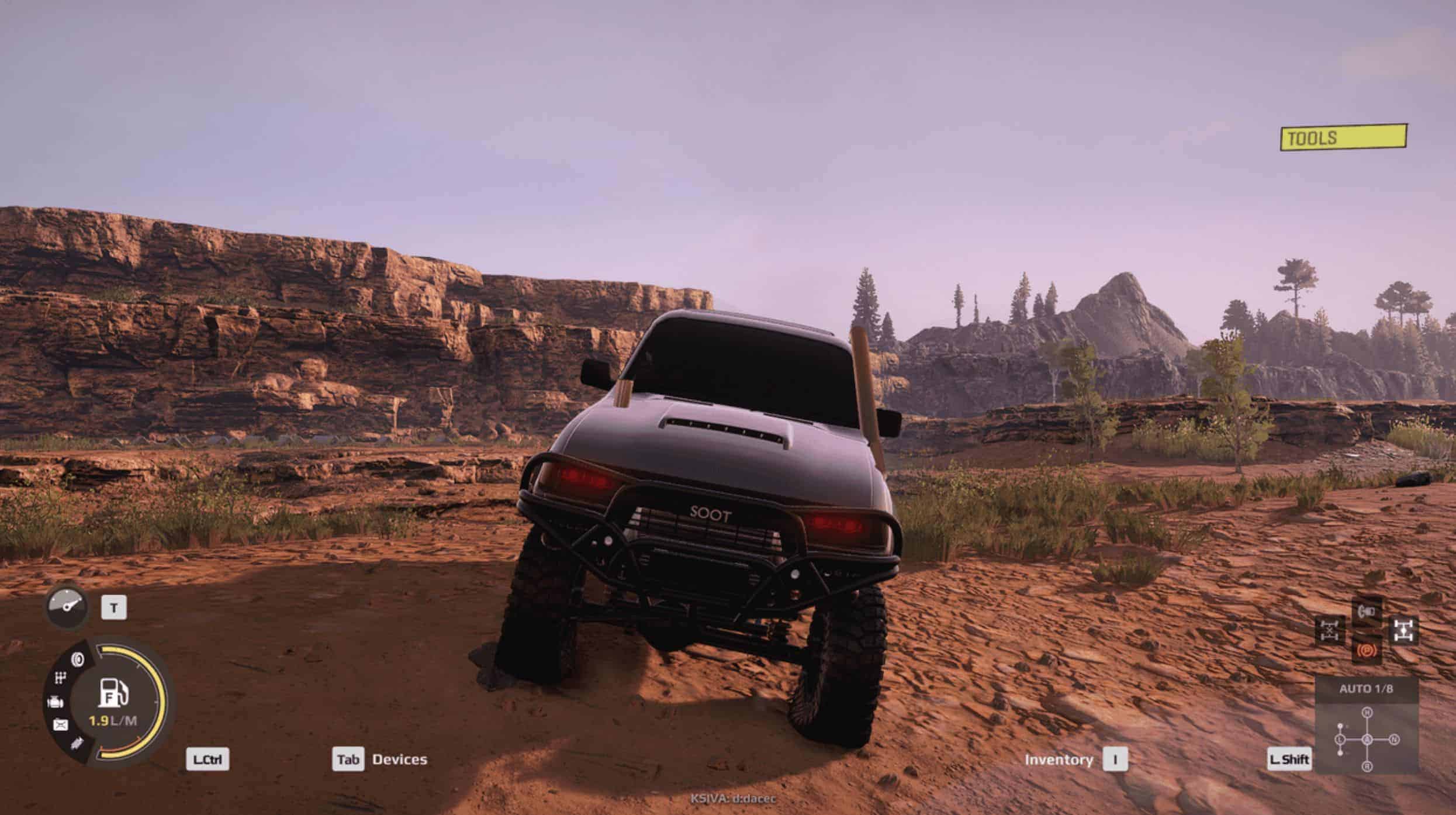
Task: Click the fuel pump gauge
Action: pyautogui.click(x=113, y=694)
